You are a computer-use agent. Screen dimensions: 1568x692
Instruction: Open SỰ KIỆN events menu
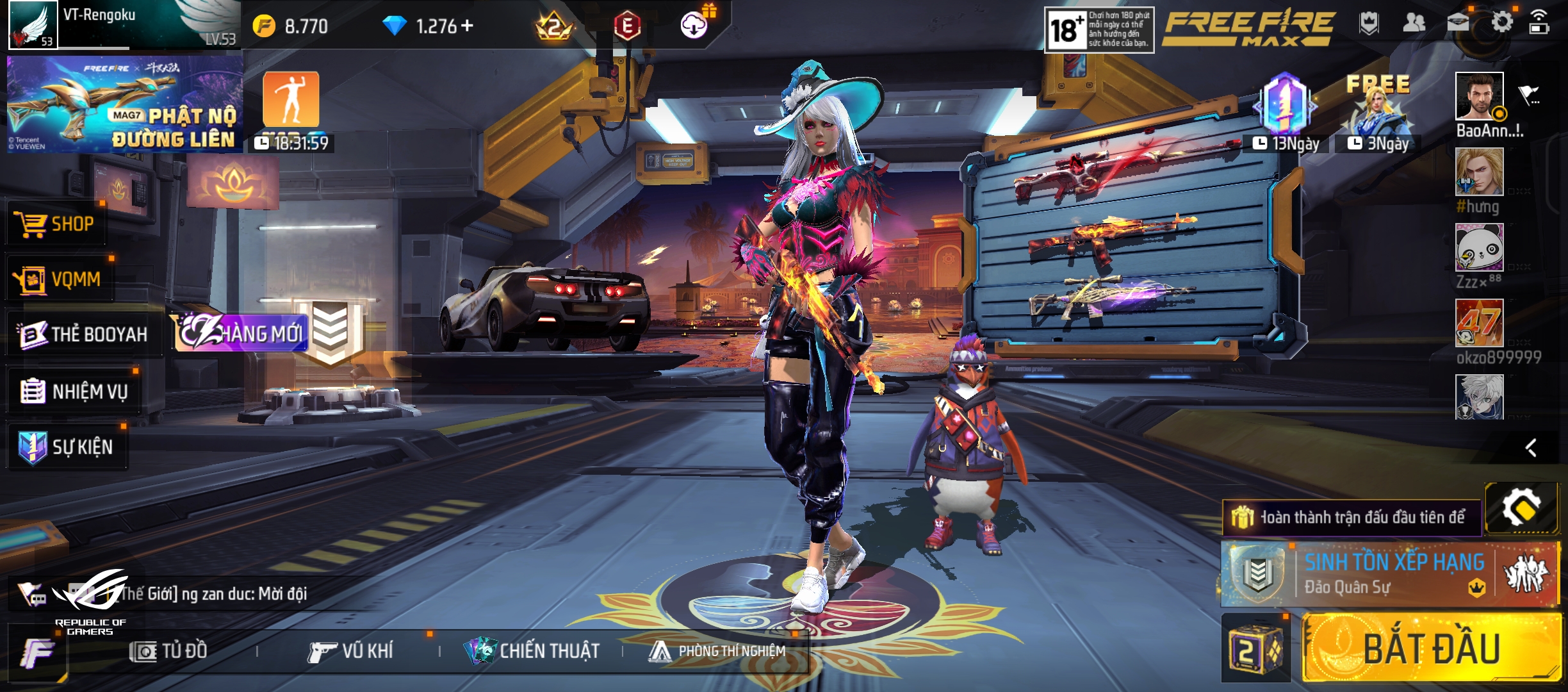(67, 447)
